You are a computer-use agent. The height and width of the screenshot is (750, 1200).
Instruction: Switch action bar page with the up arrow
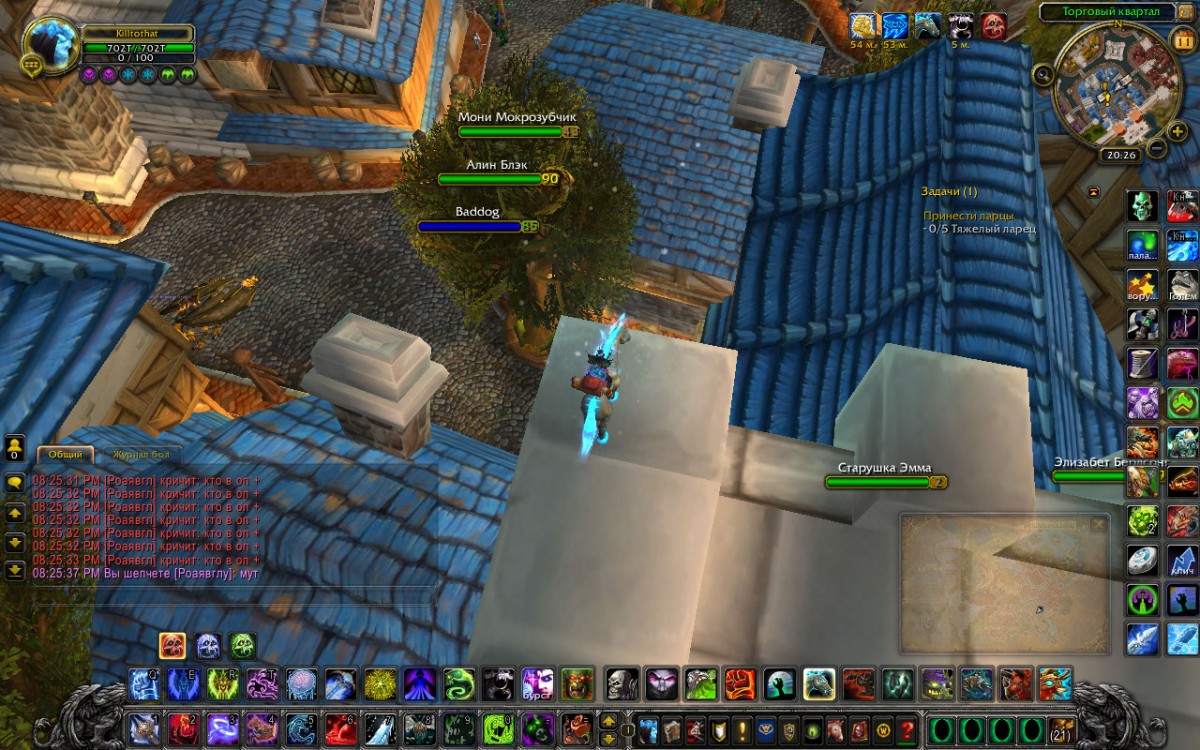tap(607, 721)
